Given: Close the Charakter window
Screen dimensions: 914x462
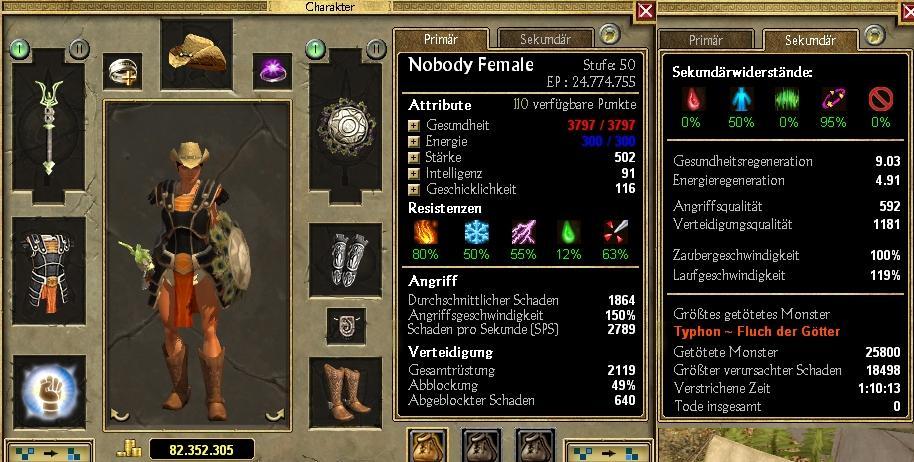Looking at the screenshot, I should [x=645, y=11].
